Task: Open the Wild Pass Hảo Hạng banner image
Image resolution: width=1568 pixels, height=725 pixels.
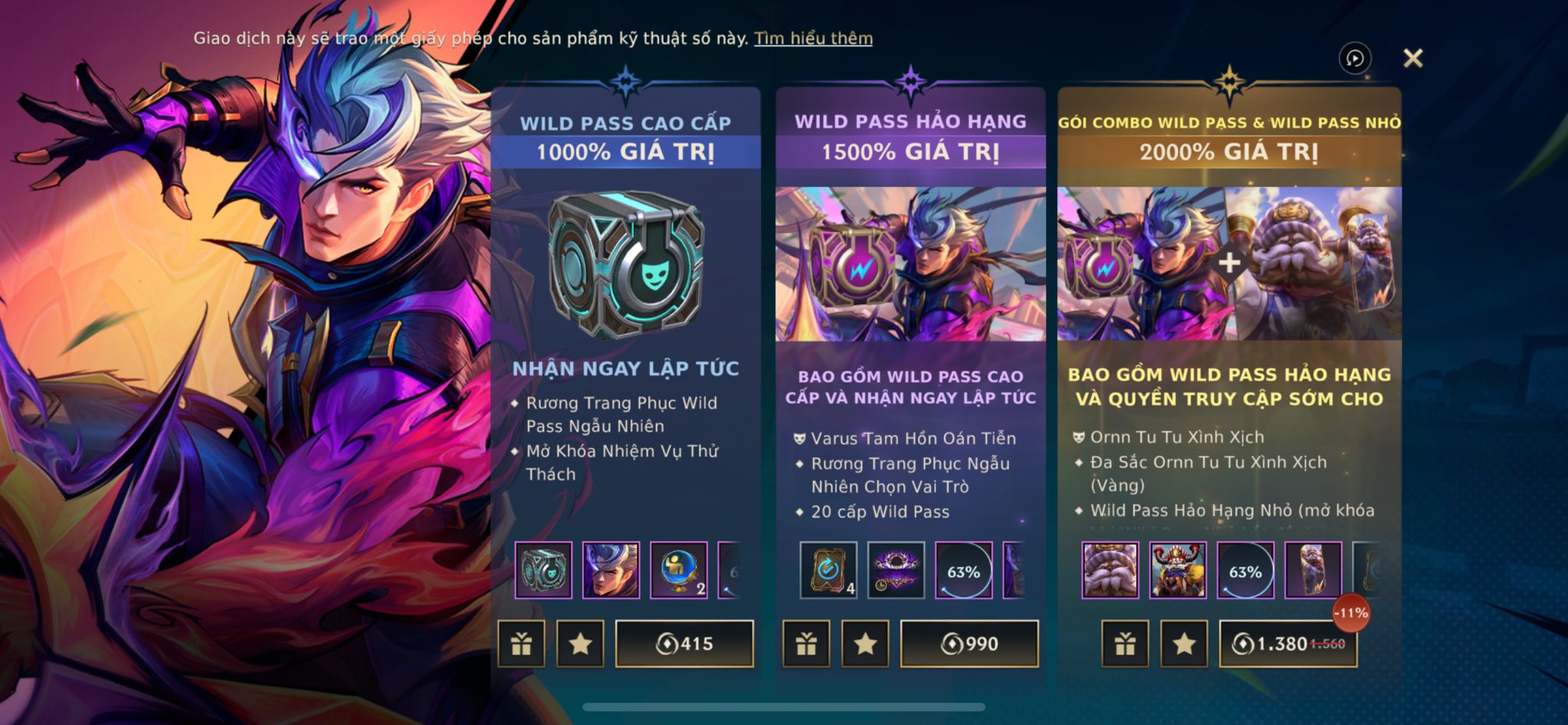Action: coord(910,264)
